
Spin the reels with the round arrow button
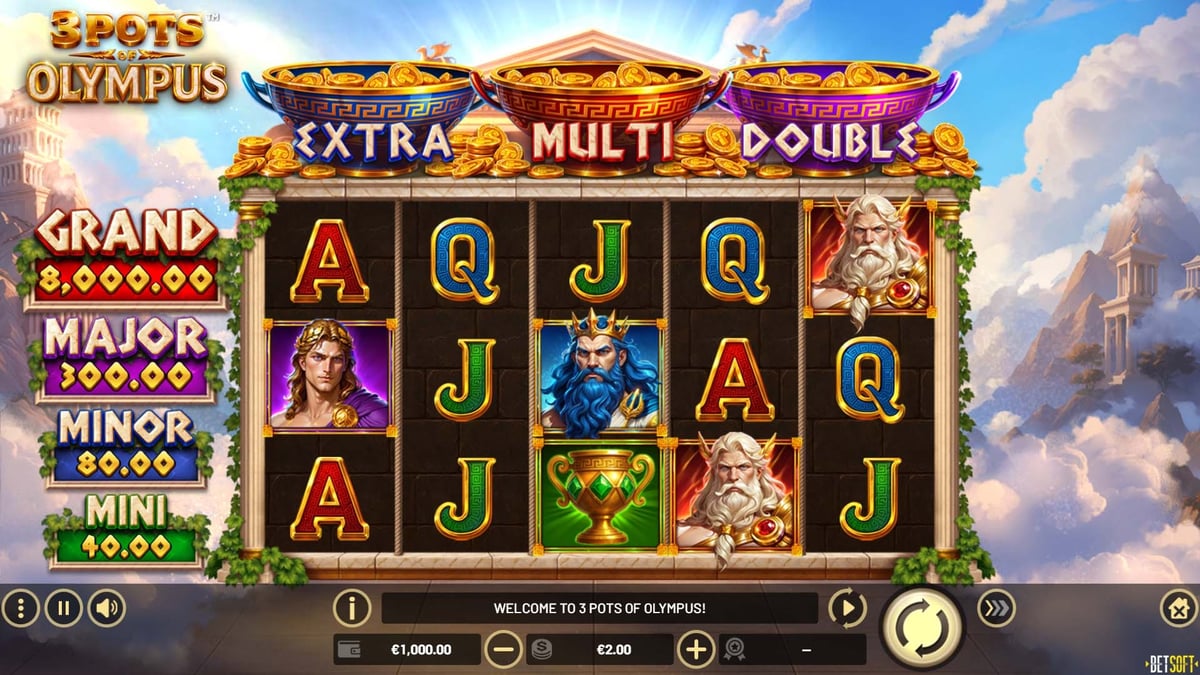point(920,627)
